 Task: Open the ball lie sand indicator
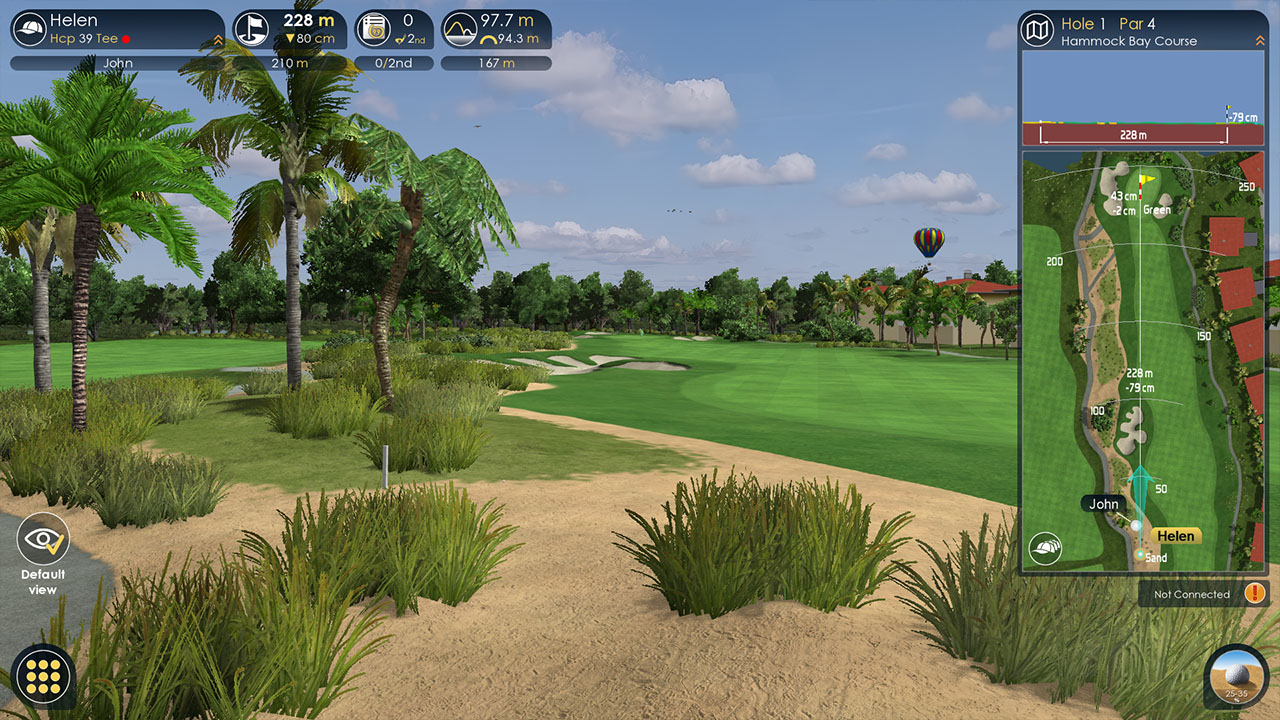1236,677
